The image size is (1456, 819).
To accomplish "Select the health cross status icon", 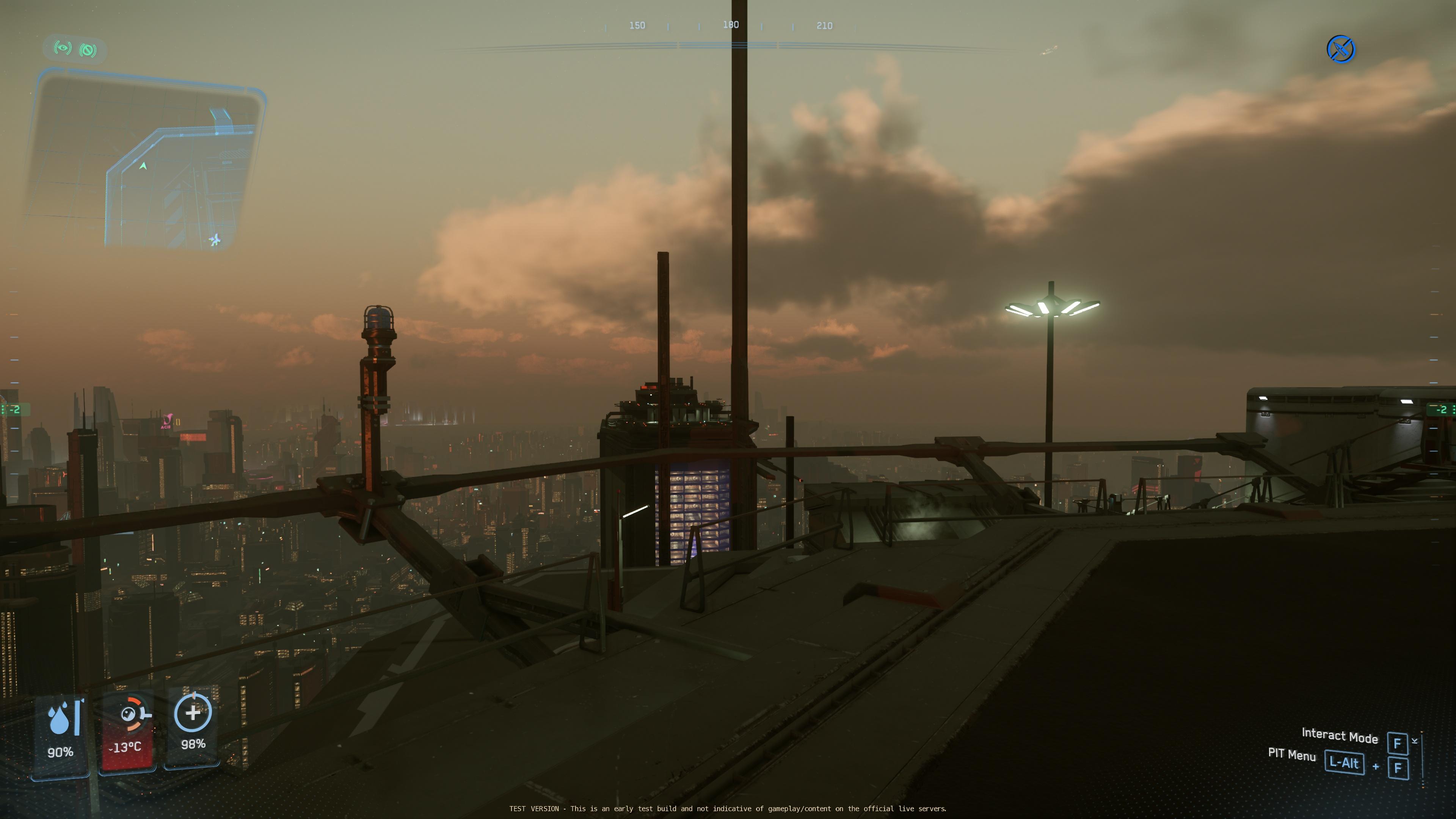I will (x=193, y=713).
